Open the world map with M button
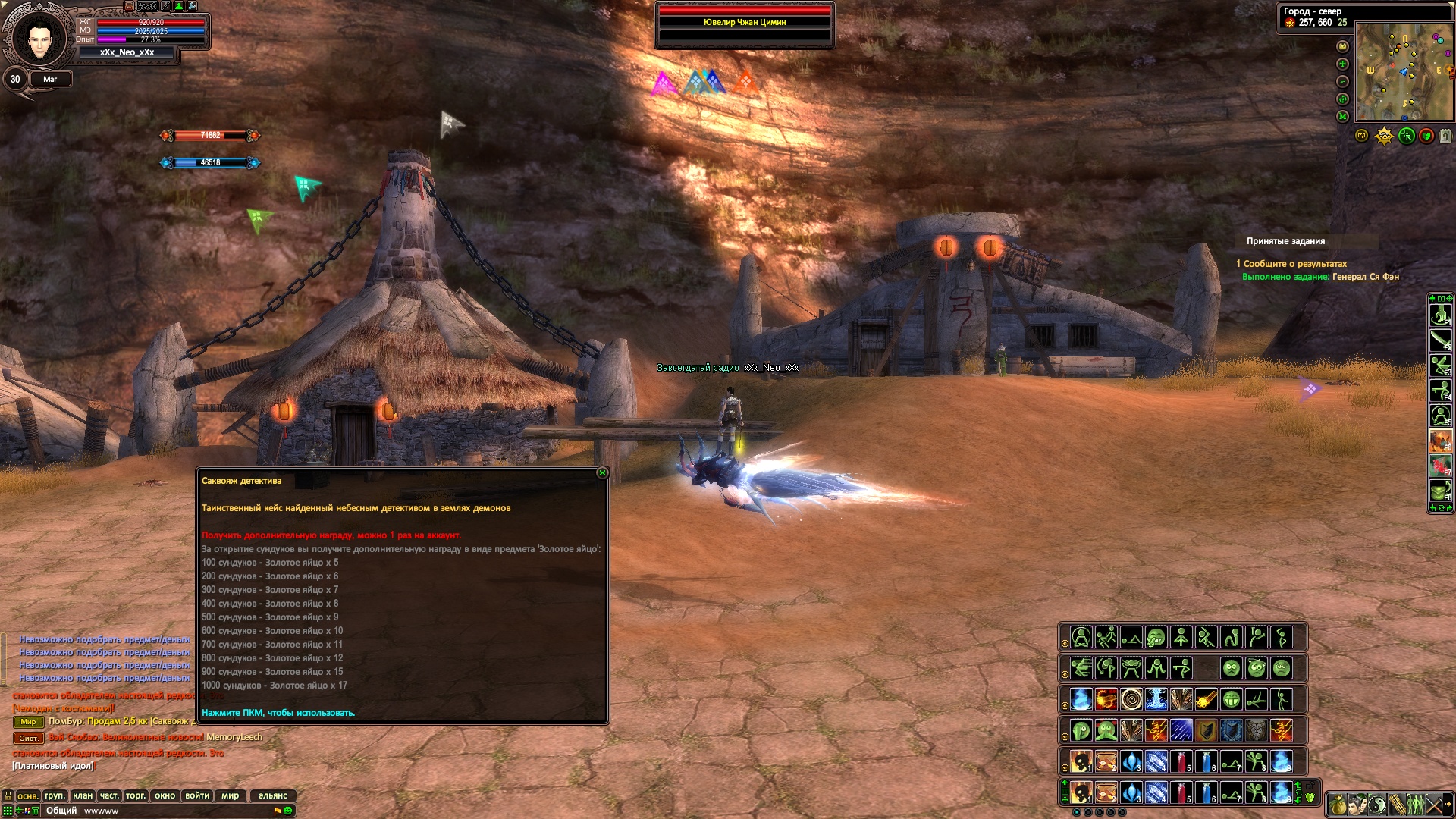This screenshot has width=1456, height=819. (1342, 117)
